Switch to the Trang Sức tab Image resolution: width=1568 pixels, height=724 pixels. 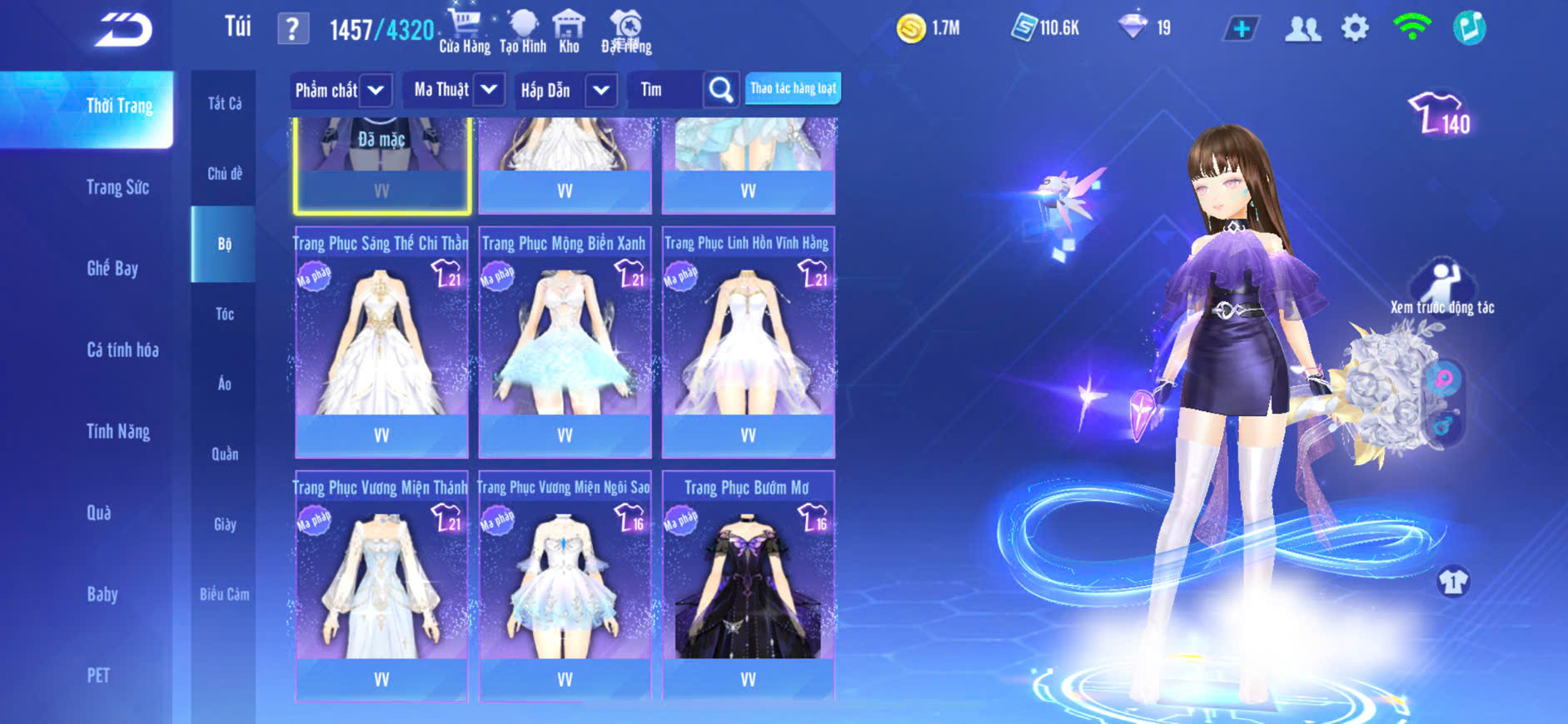coord(117,187)
